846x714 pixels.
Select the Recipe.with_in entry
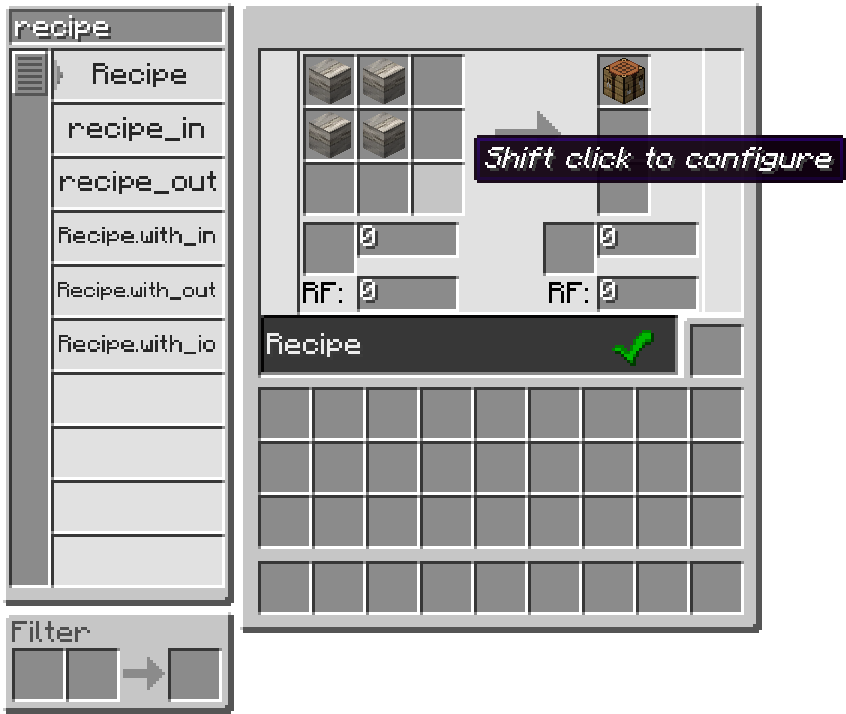pos(138,237)
